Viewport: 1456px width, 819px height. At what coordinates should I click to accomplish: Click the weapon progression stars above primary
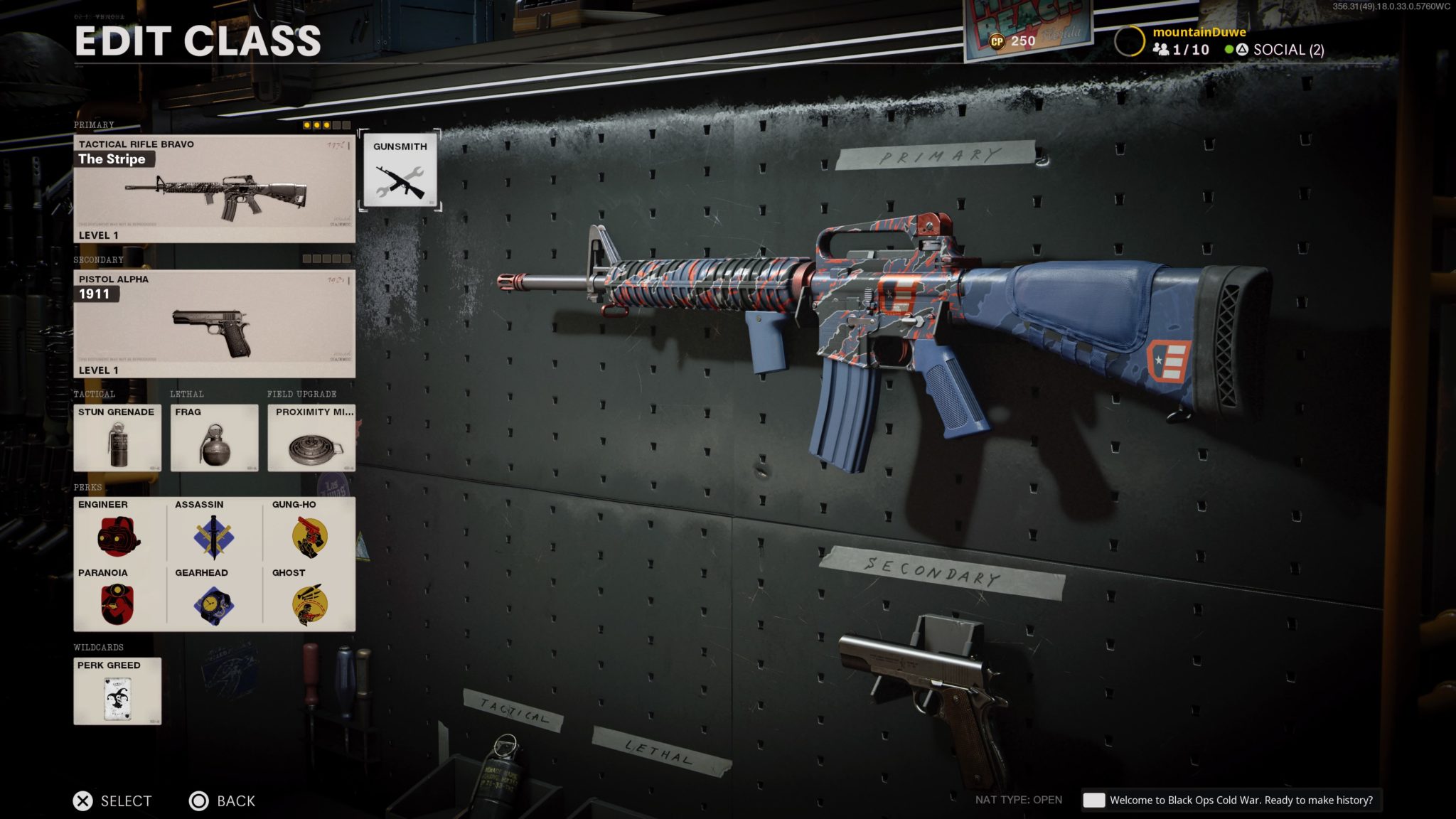tap(324, 124)
